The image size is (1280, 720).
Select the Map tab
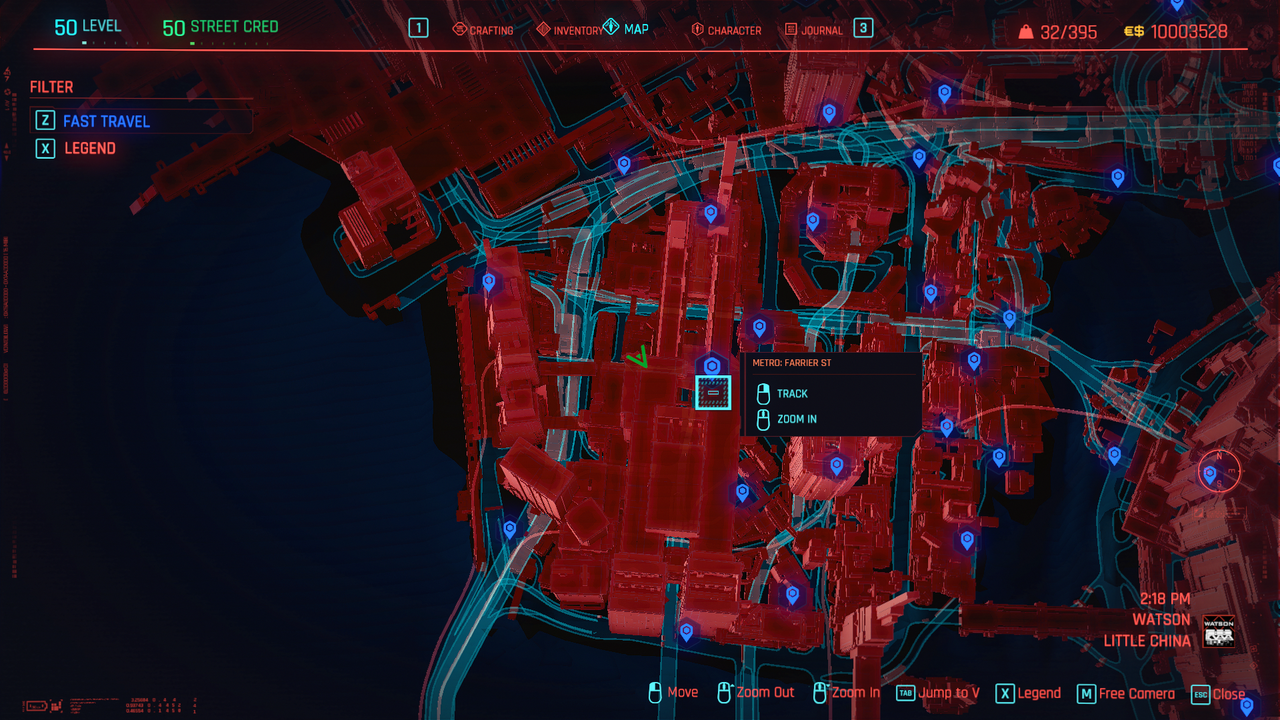tap(627, 29)
